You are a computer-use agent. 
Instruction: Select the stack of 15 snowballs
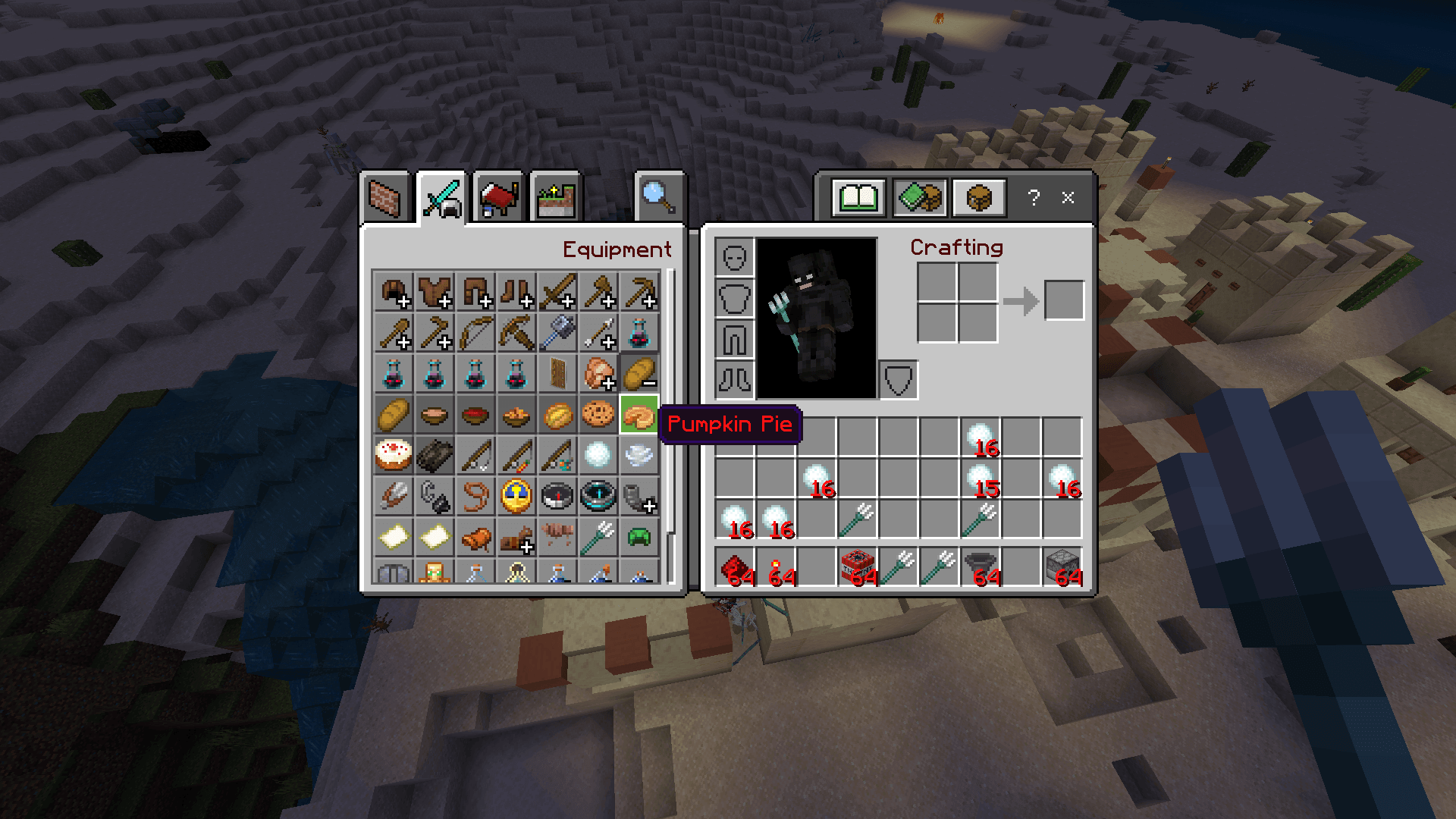click(981, 479)
